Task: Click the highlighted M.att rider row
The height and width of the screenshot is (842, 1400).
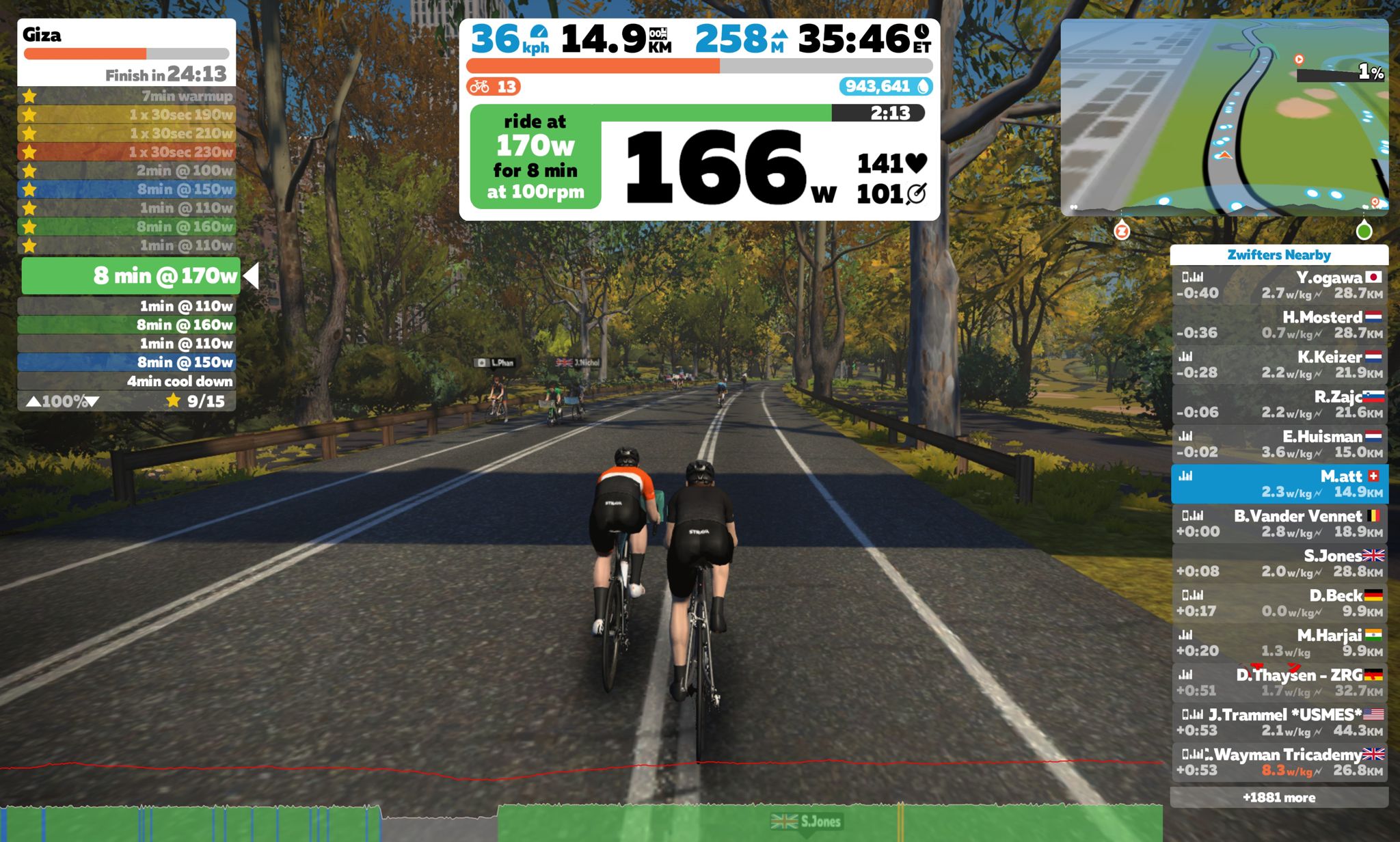Action: tap(1279, 484)
